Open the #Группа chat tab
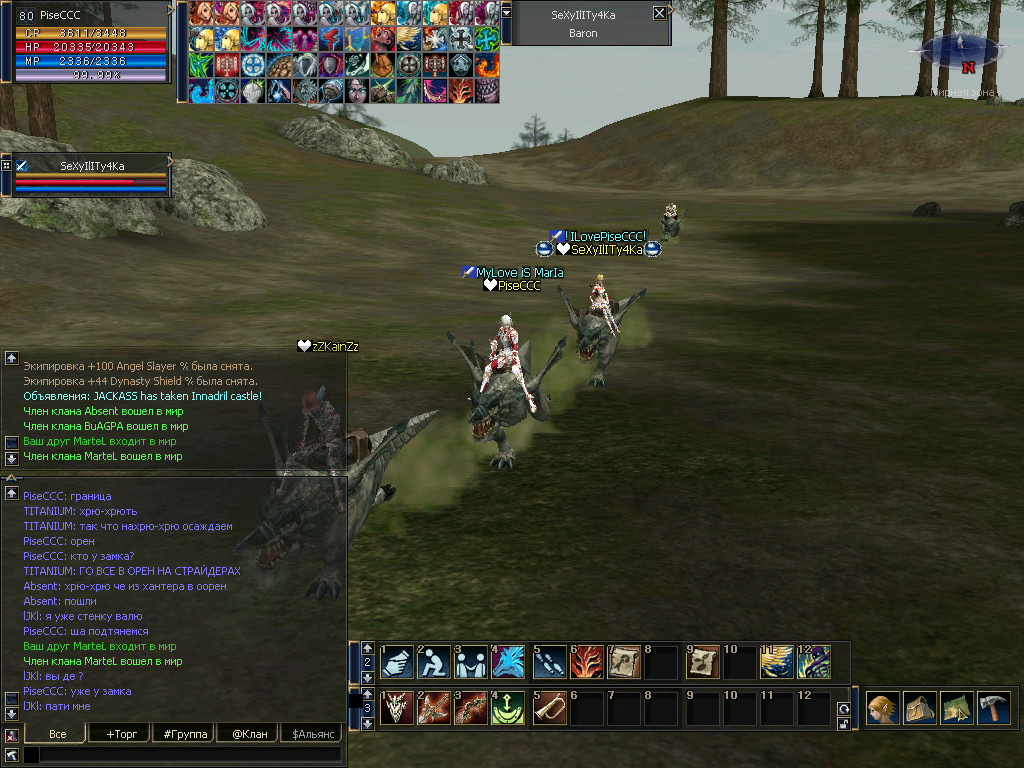Image resolution: width=1024 pixels, height=768 pixels. pyautogui.click(x=184, y=734)
